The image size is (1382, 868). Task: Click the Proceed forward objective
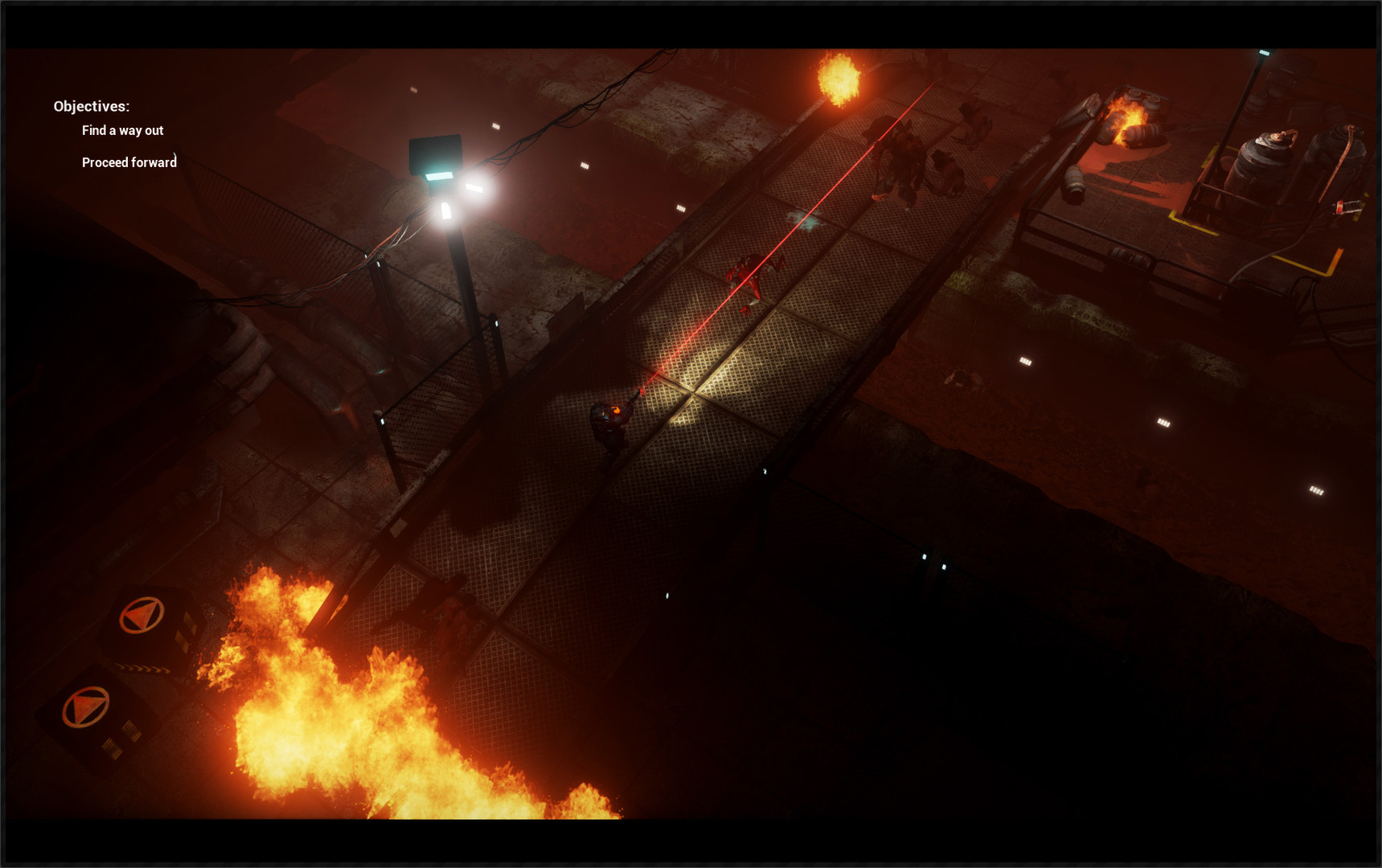pos(129,162)
